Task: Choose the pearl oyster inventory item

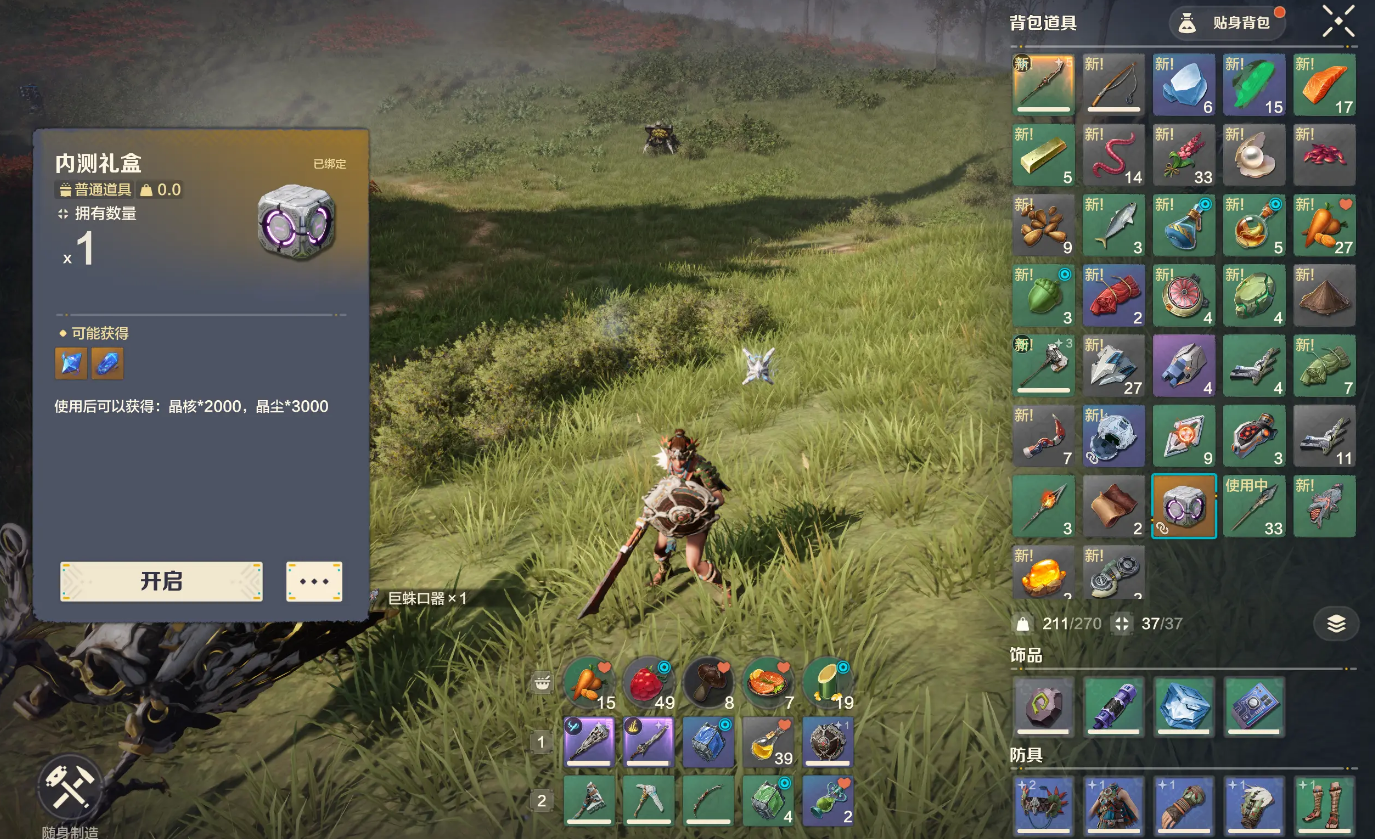Action: coord(1254,155)
